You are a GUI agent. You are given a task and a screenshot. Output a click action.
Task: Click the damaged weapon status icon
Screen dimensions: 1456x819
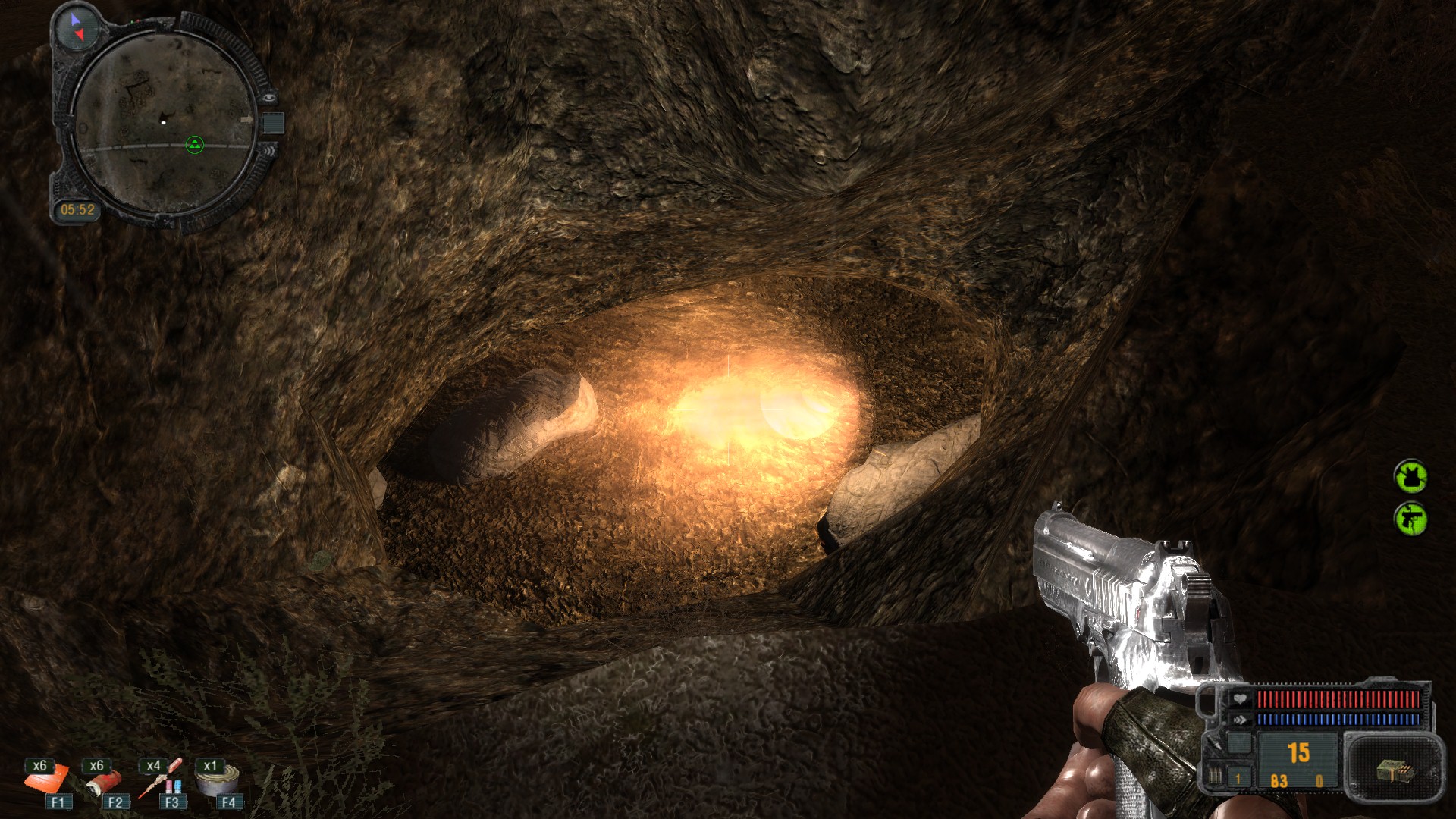[x=1410, y=519]
